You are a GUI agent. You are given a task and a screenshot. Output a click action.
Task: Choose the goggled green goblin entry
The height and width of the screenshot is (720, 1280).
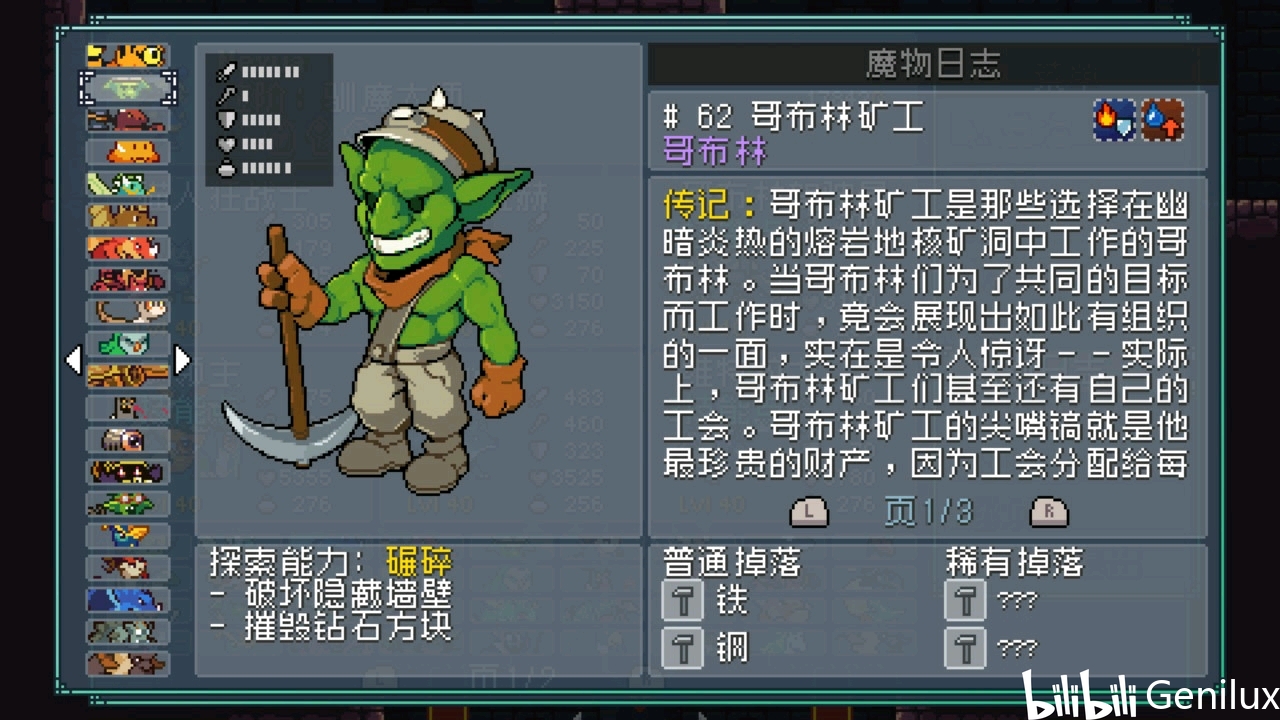coord(127,503)
